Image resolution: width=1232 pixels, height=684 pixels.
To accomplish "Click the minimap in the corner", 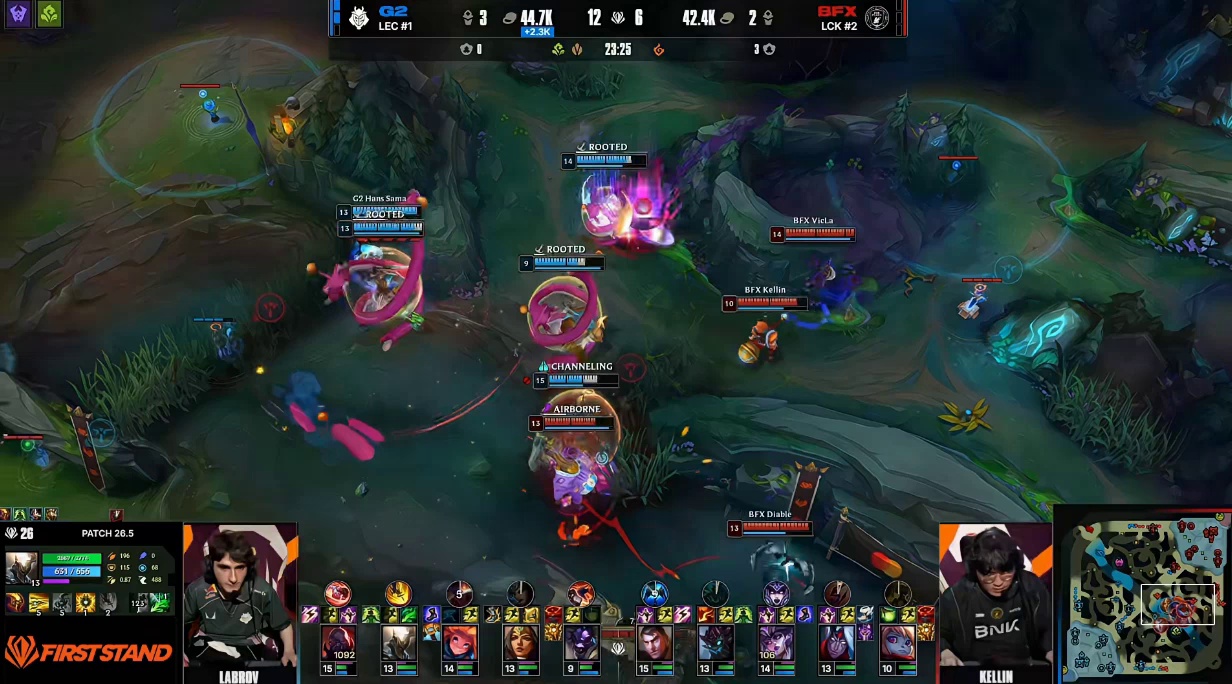I will (x=1142, y=594).
